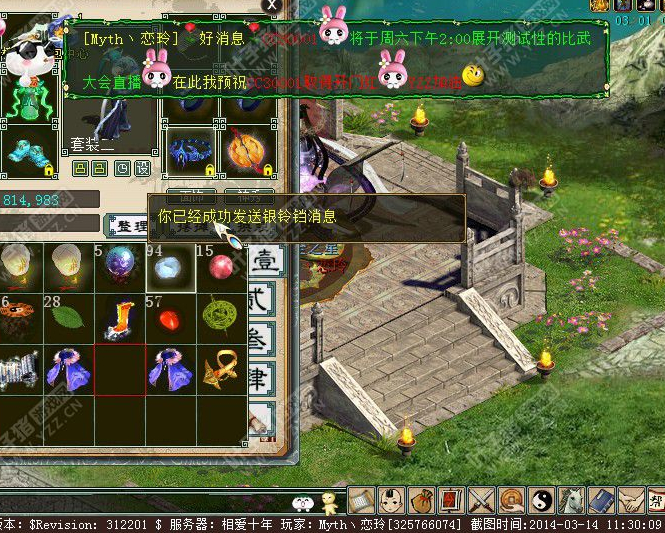Select the green vine ball item
The width and height of the screenshot is (665, 533).
pyautogui.click(x=220, y=318)
